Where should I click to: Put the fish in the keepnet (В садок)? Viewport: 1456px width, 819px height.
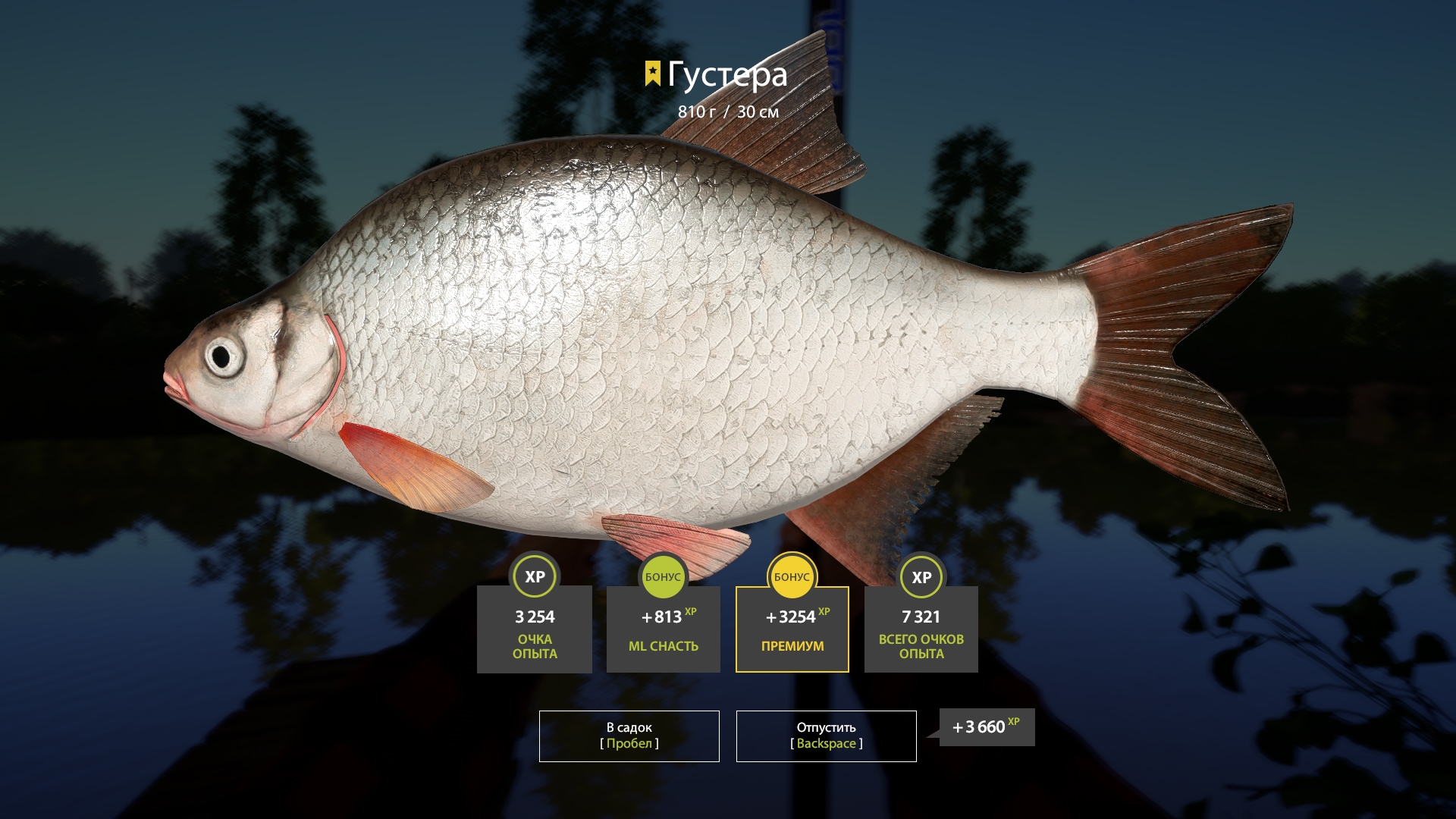coord(629,736)
